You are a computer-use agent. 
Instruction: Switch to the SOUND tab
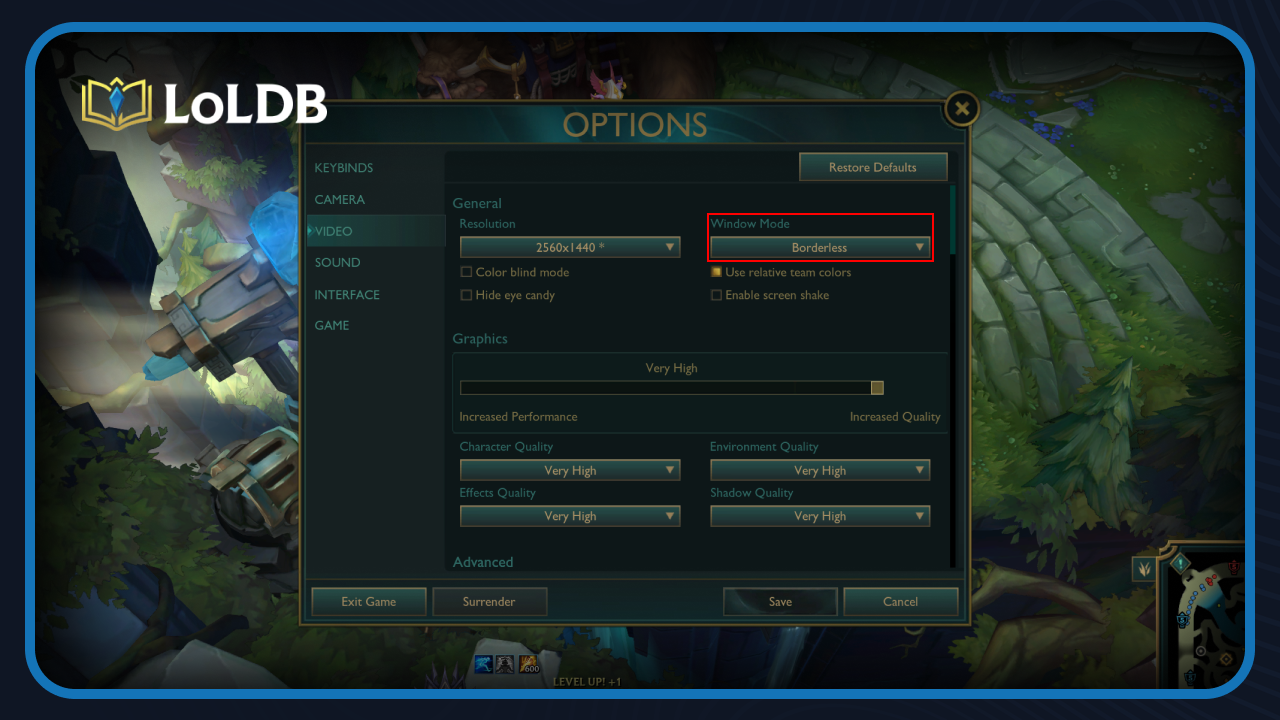coord(337,262)
